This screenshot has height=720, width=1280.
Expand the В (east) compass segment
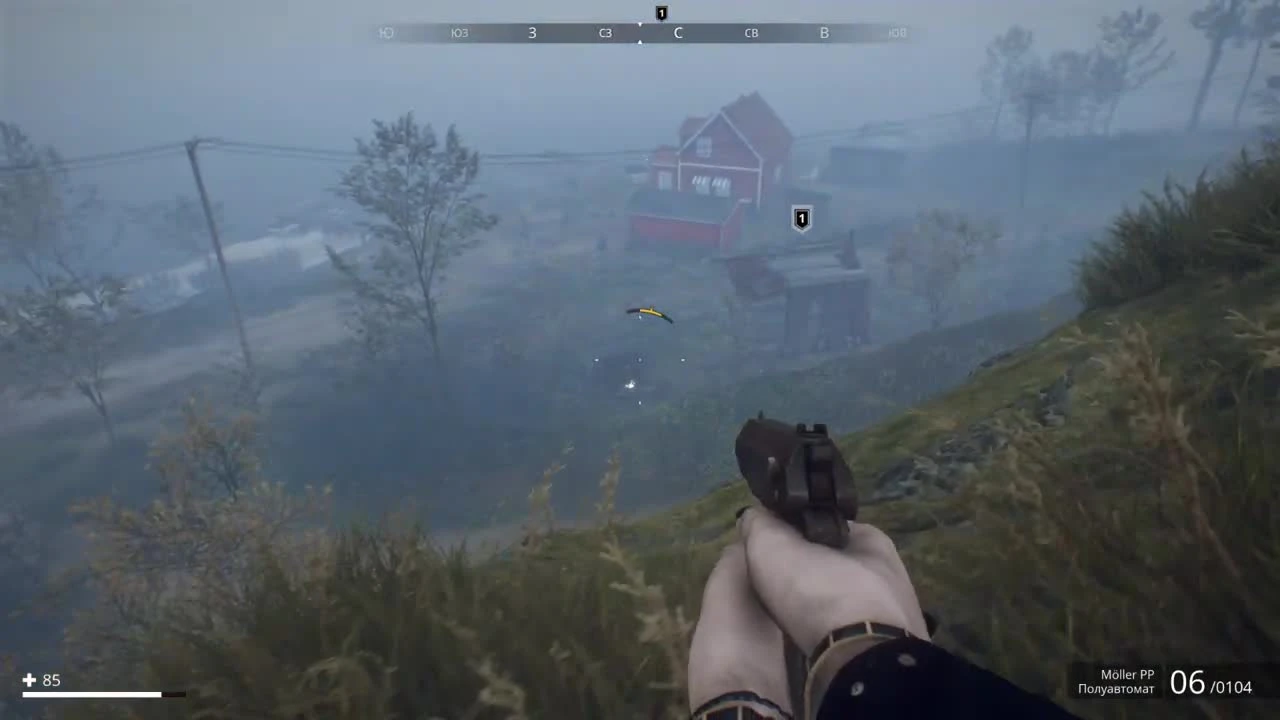tap(824, 32)
